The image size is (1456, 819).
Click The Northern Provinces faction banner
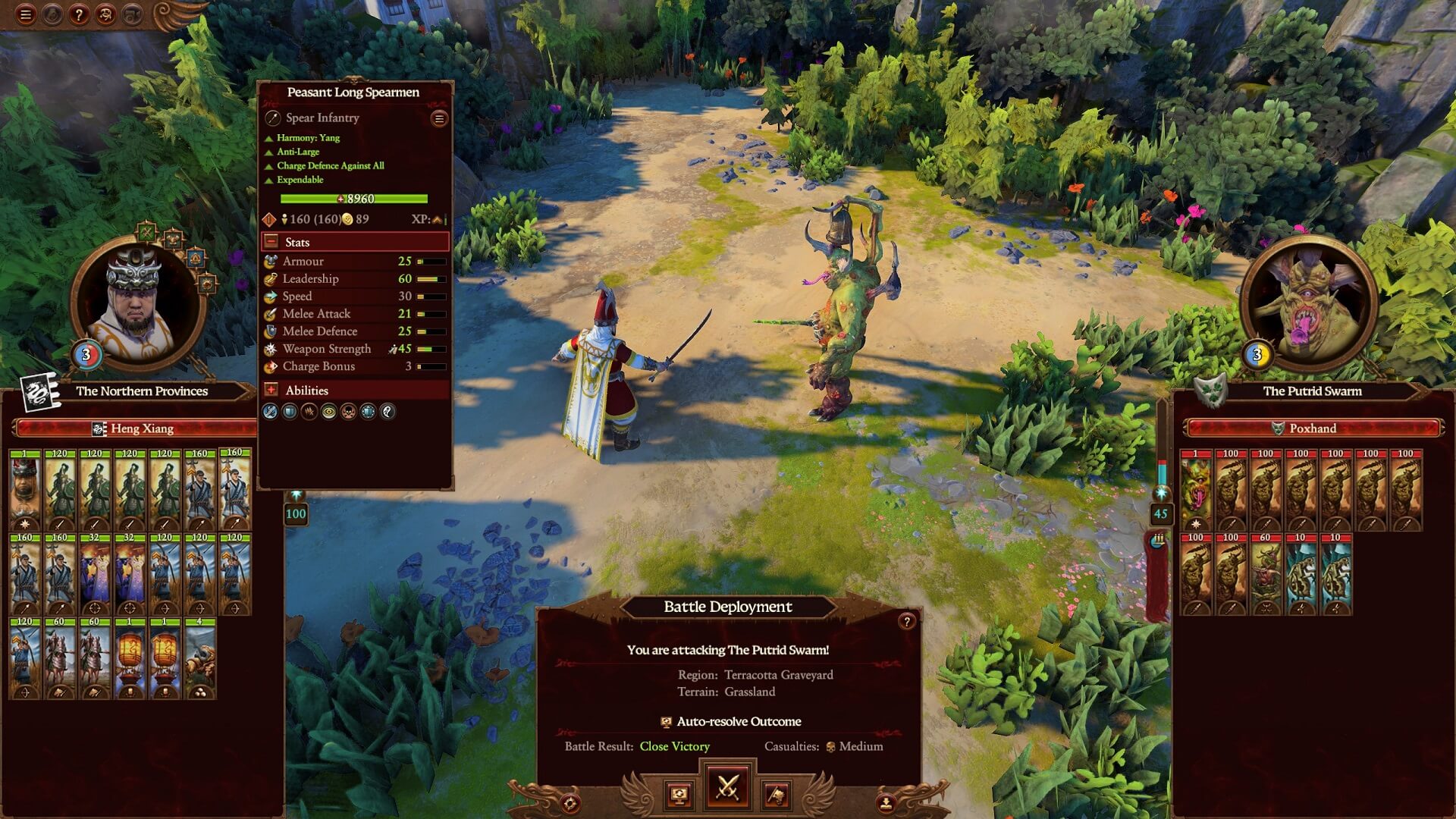pos(142,391)
